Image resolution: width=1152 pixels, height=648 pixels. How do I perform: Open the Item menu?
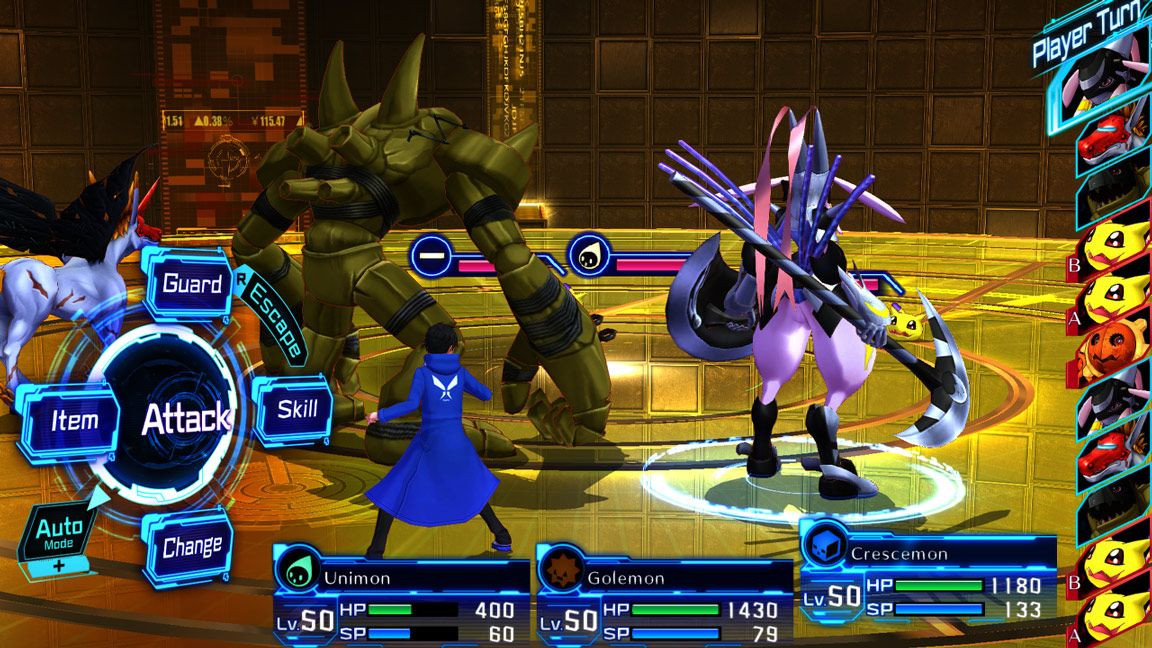pyautogui.click(x=74, y=421)
